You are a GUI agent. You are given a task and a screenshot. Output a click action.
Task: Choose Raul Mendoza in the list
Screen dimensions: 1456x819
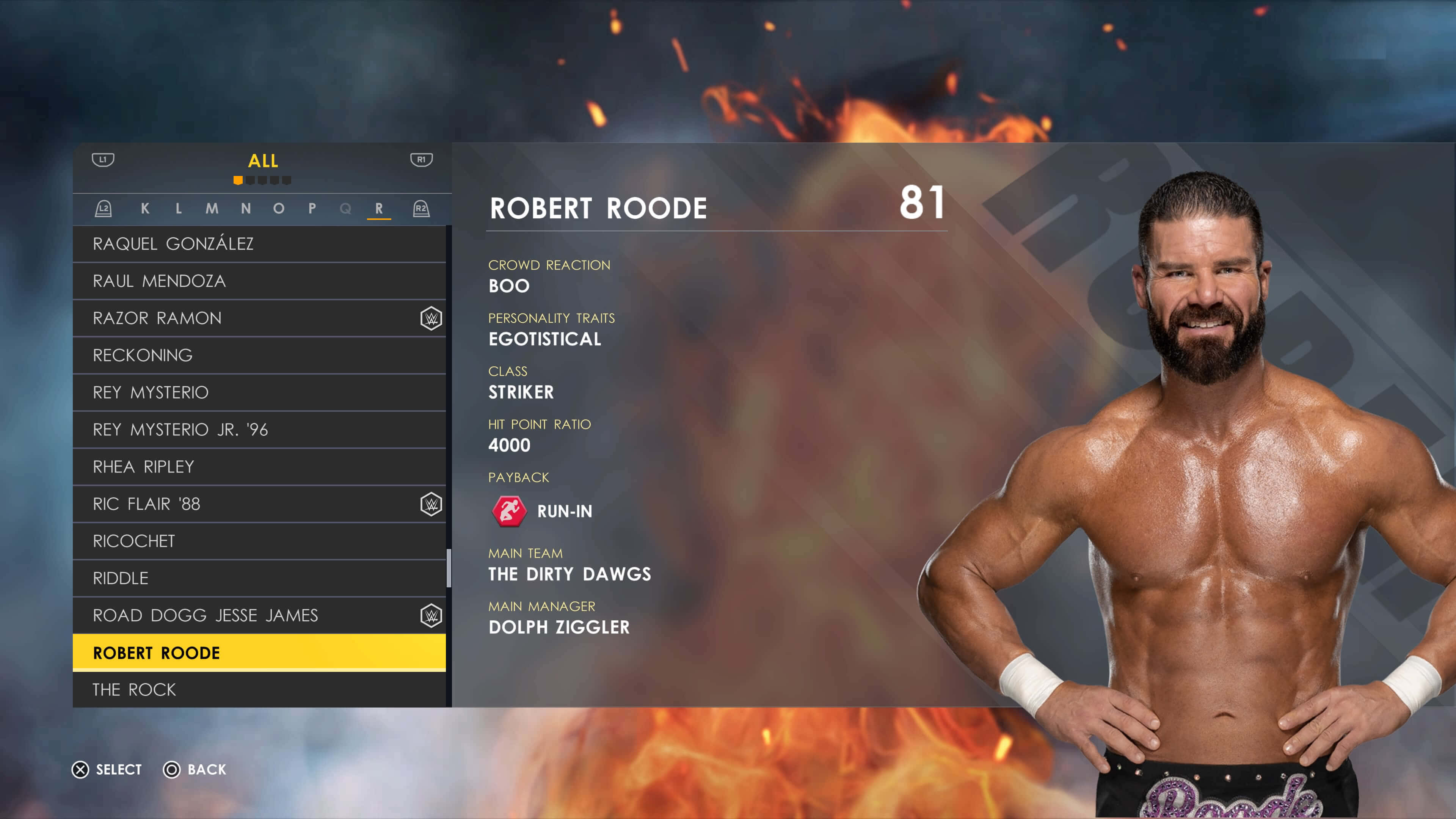pyautogui.click(x=259, y=281)
